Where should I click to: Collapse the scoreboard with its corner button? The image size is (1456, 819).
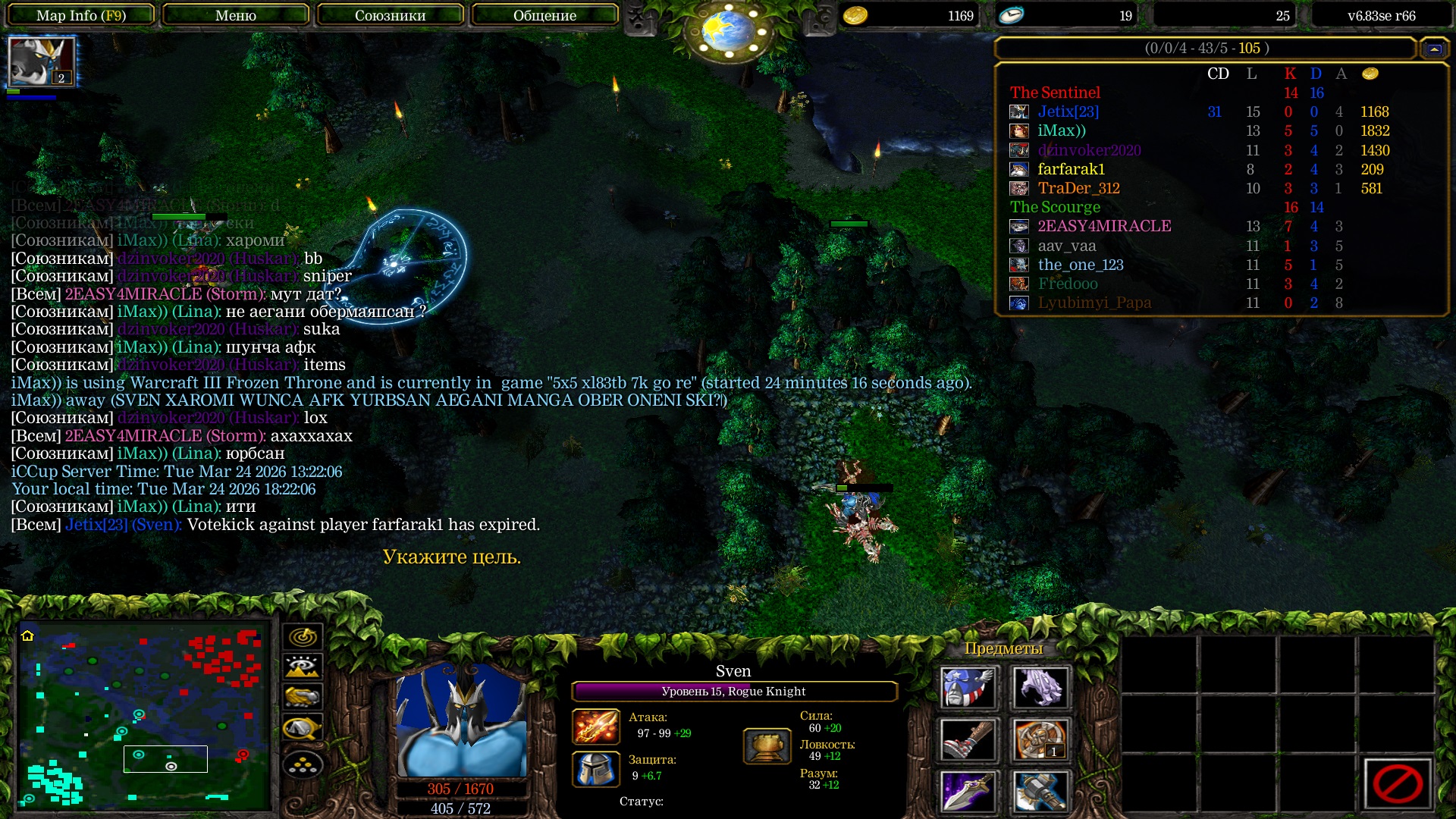pyautogui.click(x=1433, y=49)
